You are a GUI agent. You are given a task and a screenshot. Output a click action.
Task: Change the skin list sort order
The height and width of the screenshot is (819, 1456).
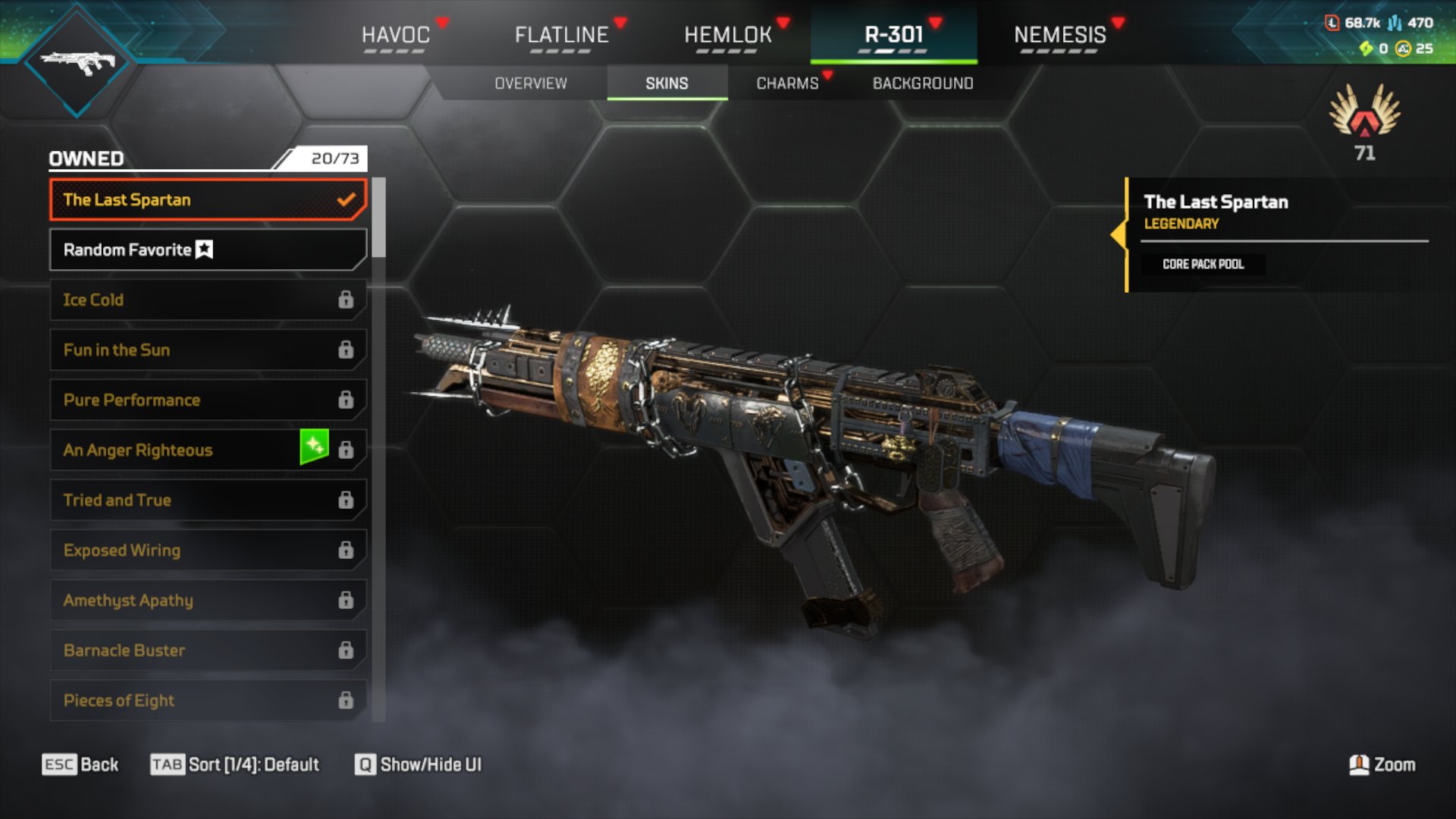(x=235, y=764)
